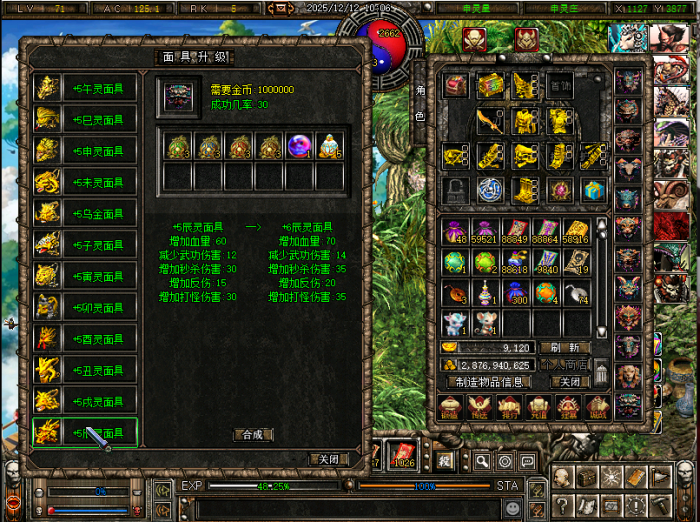Click the purple orb material slot

tap(299, 146)
